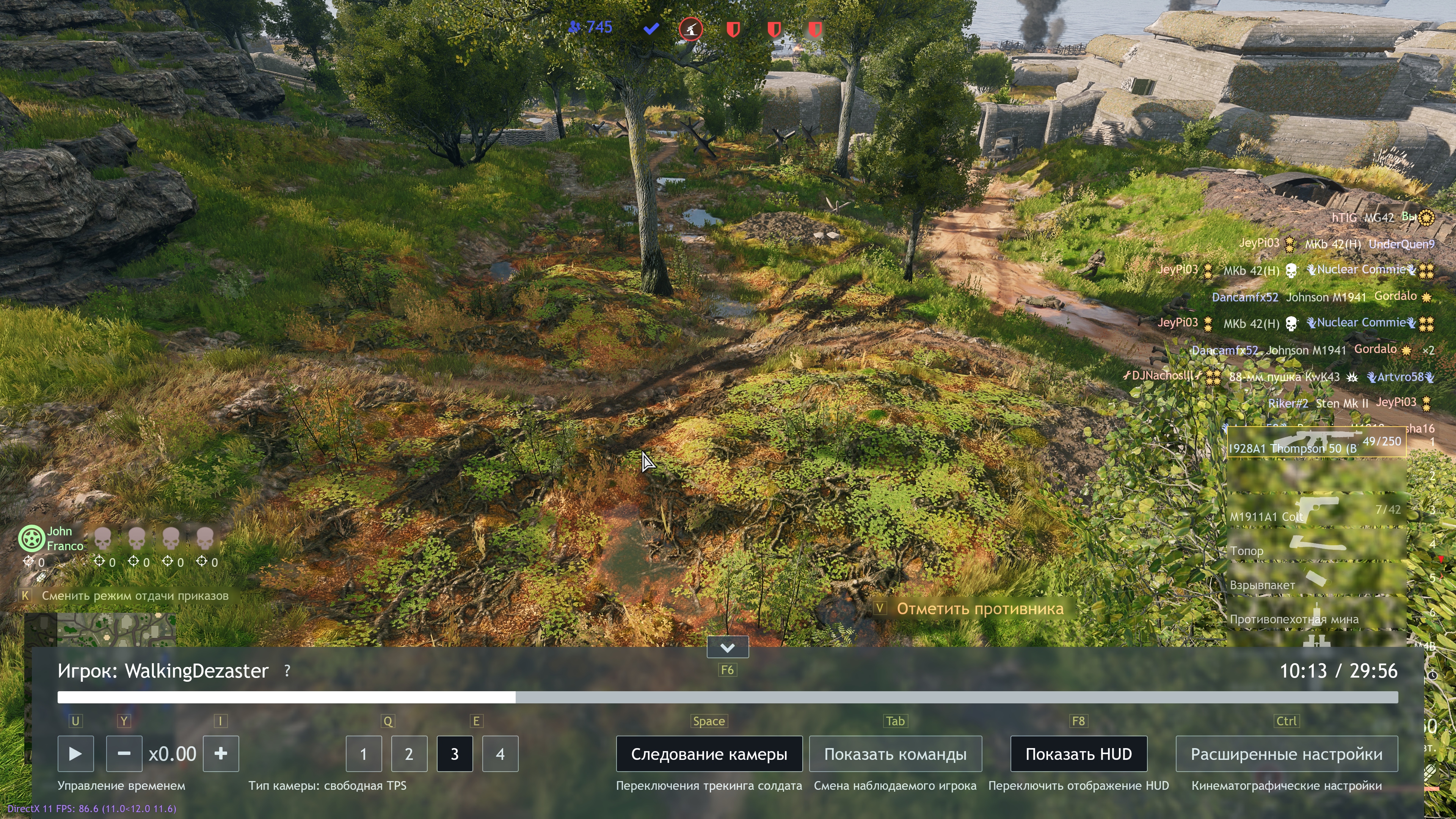Viewport: 1456px width, 819px height.
Task: Seek along the replay progress bar
Action: pos(728,698)
